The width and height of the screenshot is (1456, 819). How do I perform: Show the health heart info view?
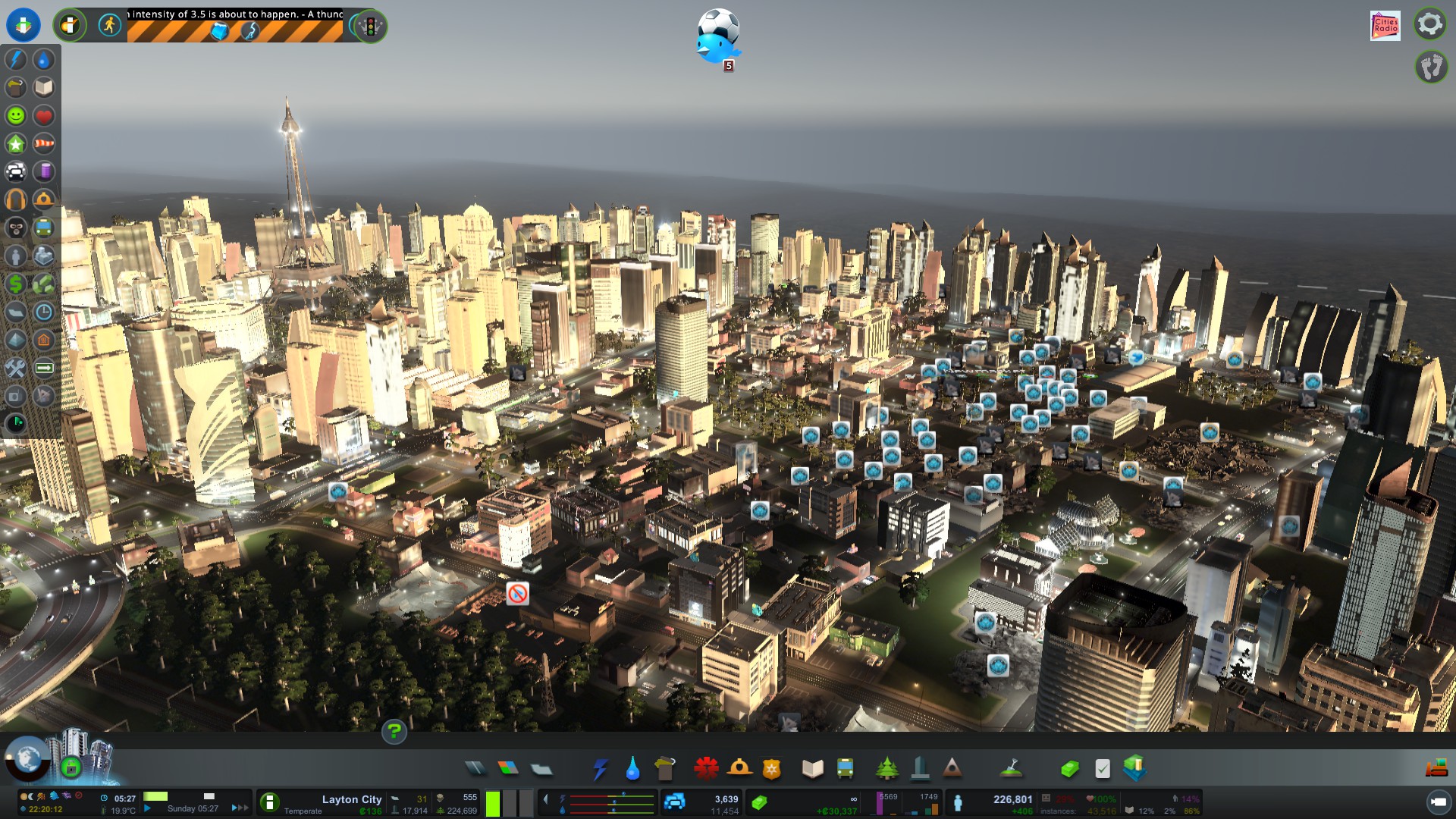[44, 116]
